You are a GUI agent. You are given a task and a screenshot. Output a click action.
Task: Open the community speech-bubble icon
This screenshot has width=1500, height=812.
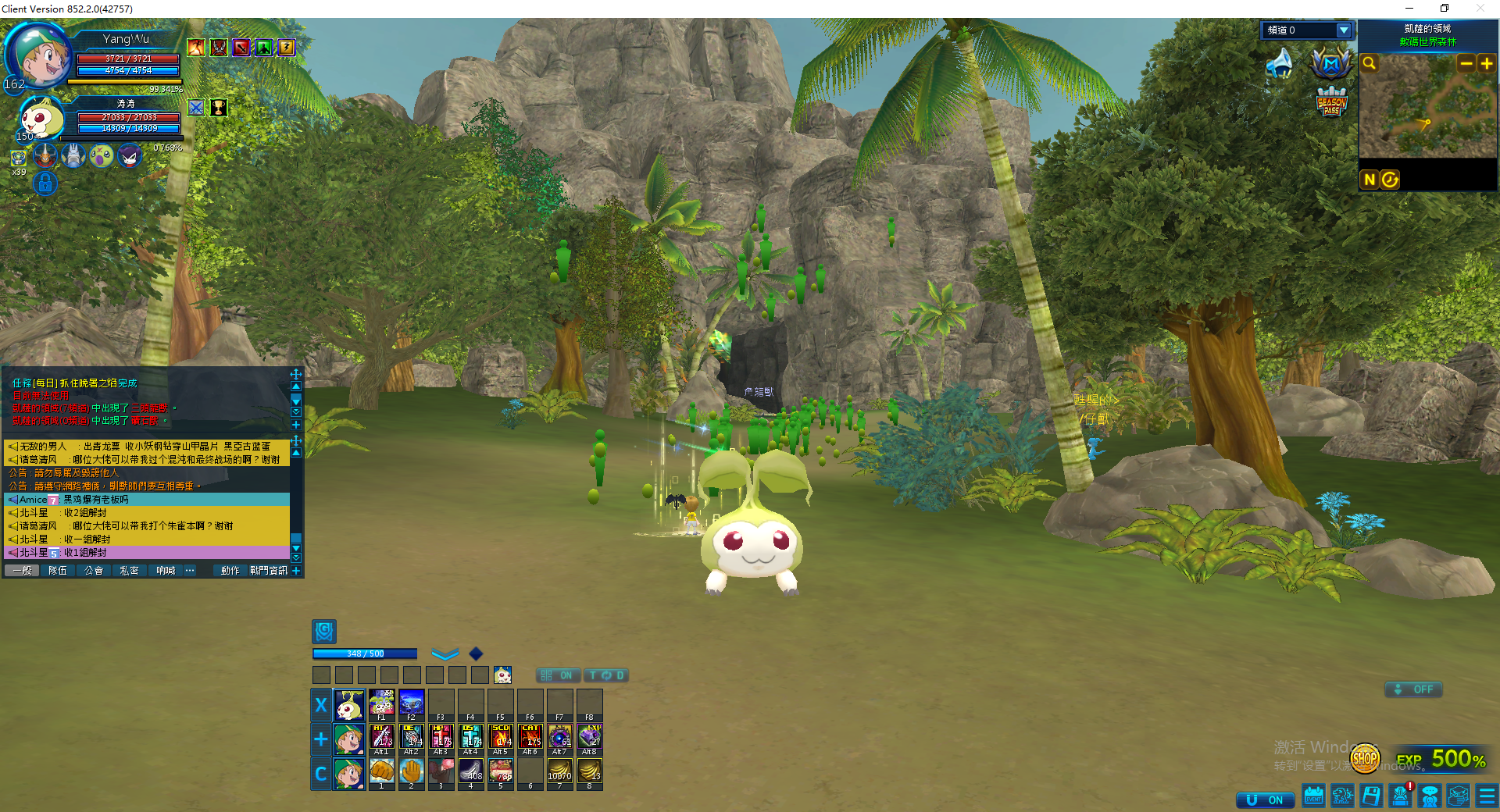(x=1430, y=796)
